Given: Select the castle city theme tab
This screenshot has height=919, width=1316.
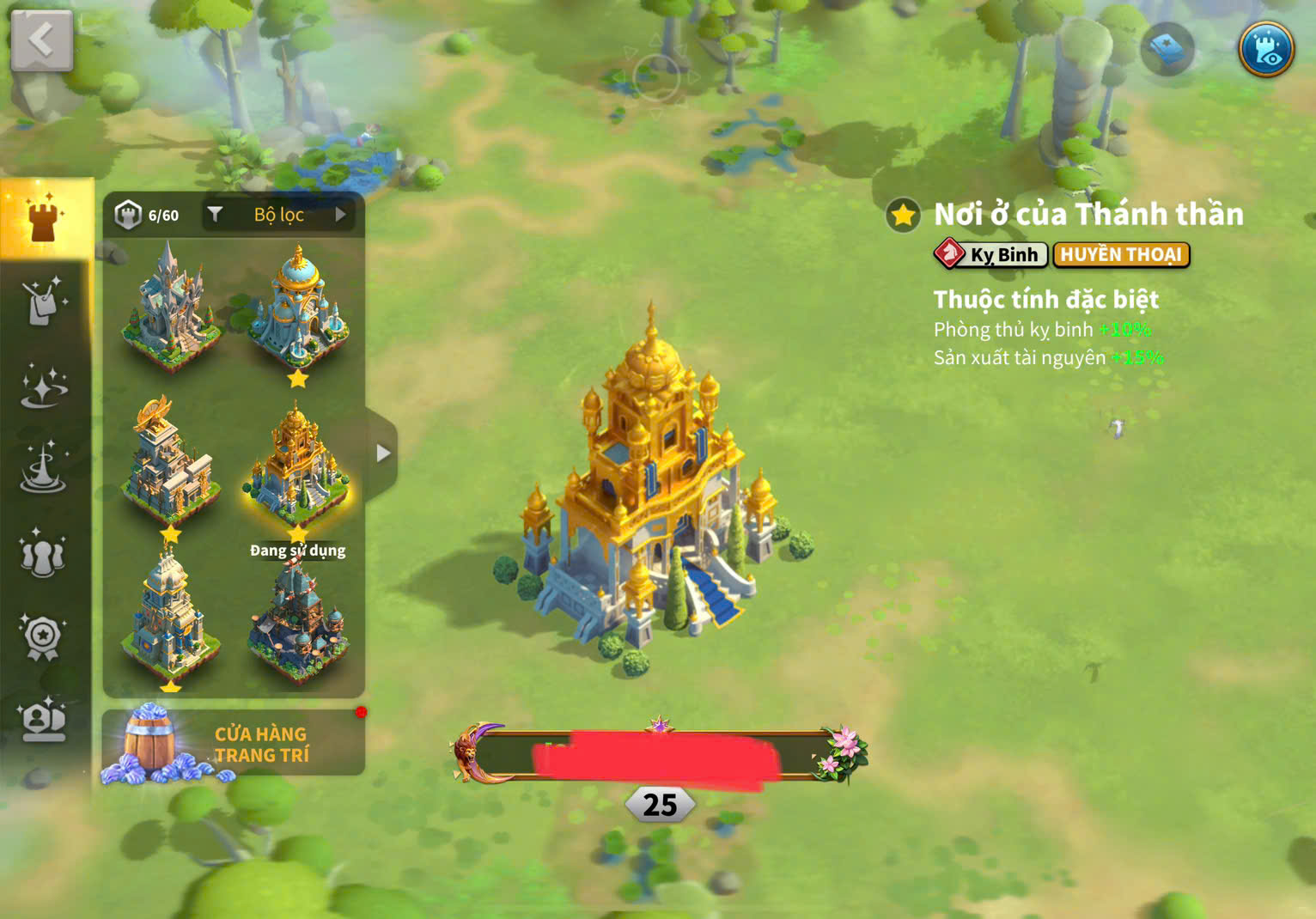Looking at the screenshot, I should point(44,219).
